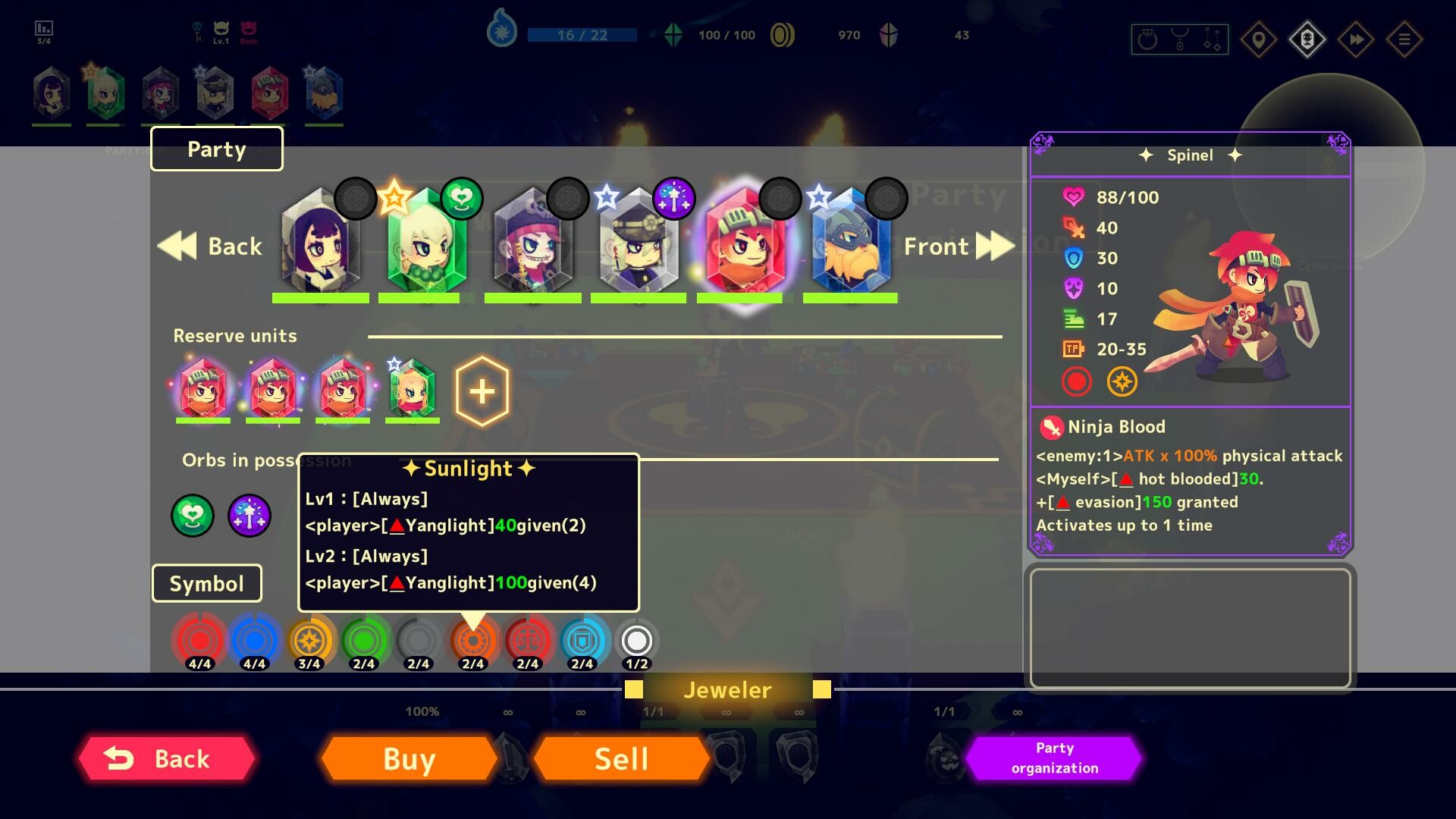Switch to the Jeweler tab

pos(726,689)
